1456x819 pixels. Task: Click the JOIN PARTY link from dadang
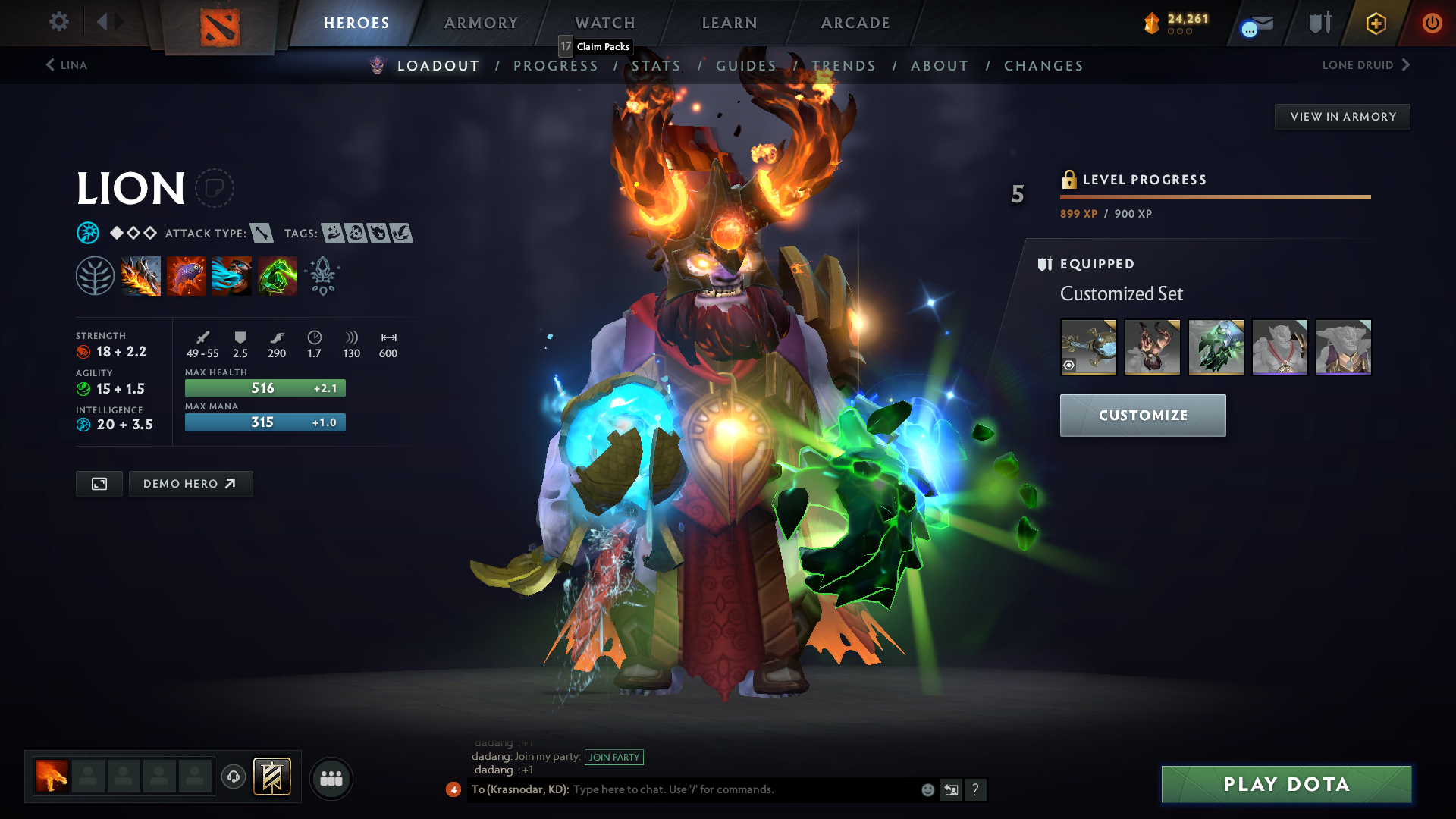(x=614, y=757)
